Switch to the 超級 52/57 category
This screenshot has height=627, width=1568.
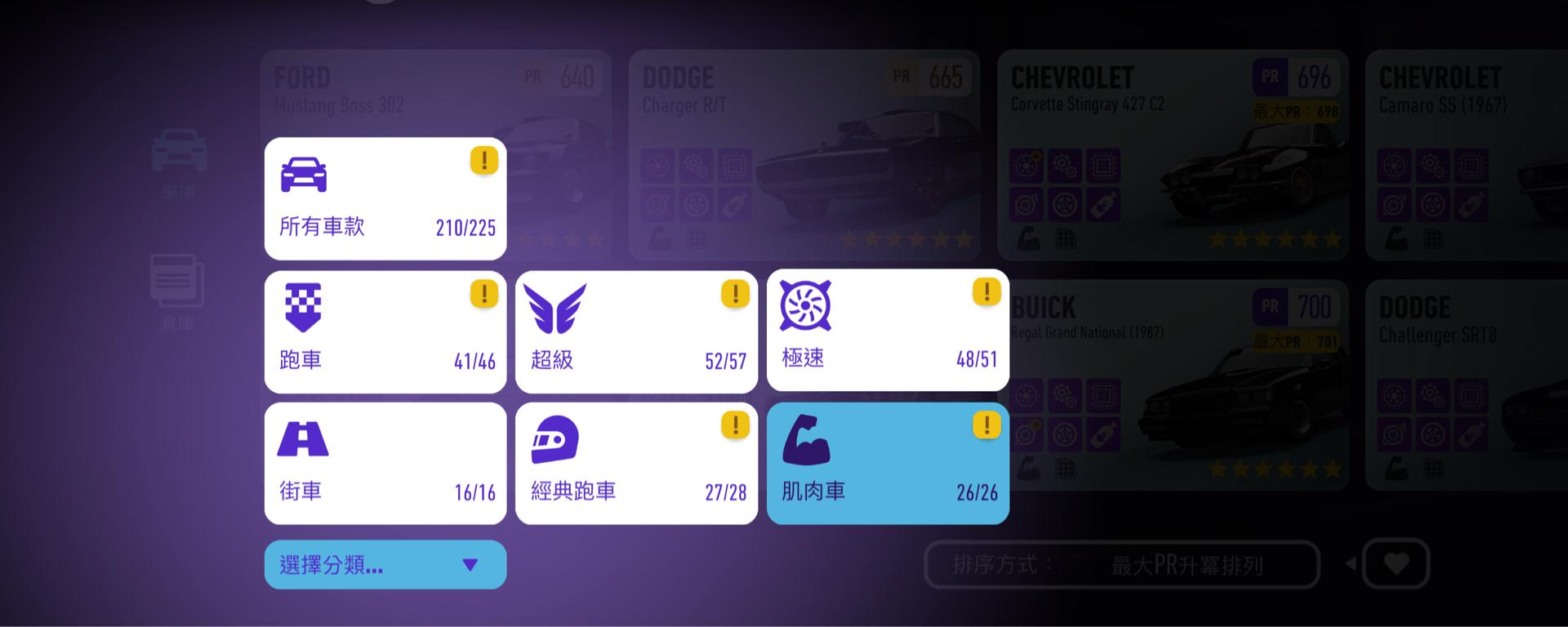coord(636,331)
